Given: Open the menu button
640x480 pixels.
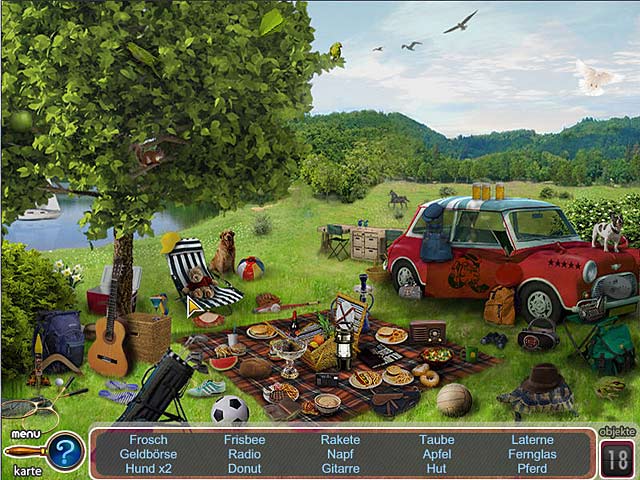Looking at the screenshot, I should [26, 435].
